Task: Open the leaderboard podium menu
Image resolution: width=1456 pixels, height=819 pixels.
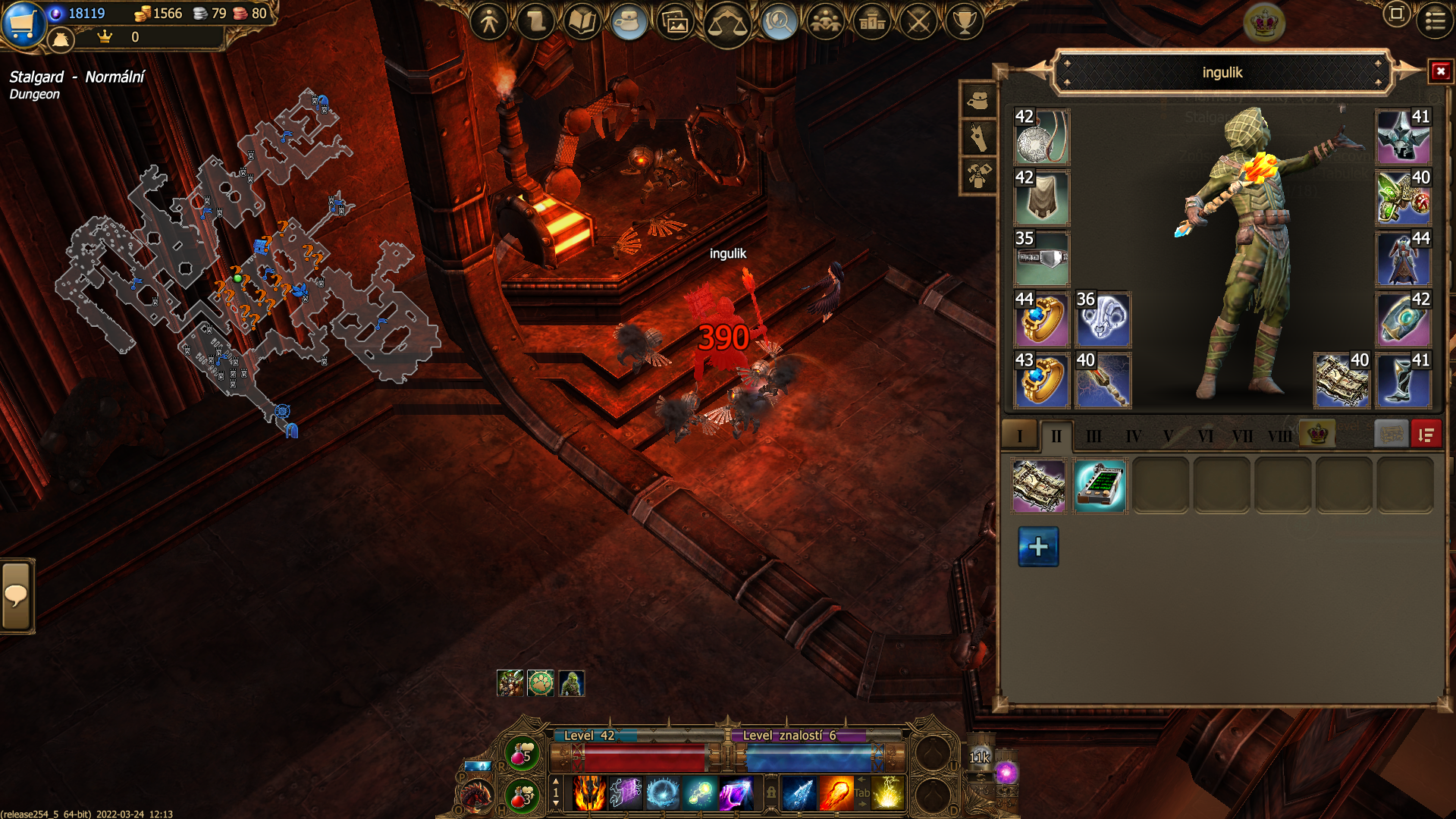Action: [x=872, y=21]
